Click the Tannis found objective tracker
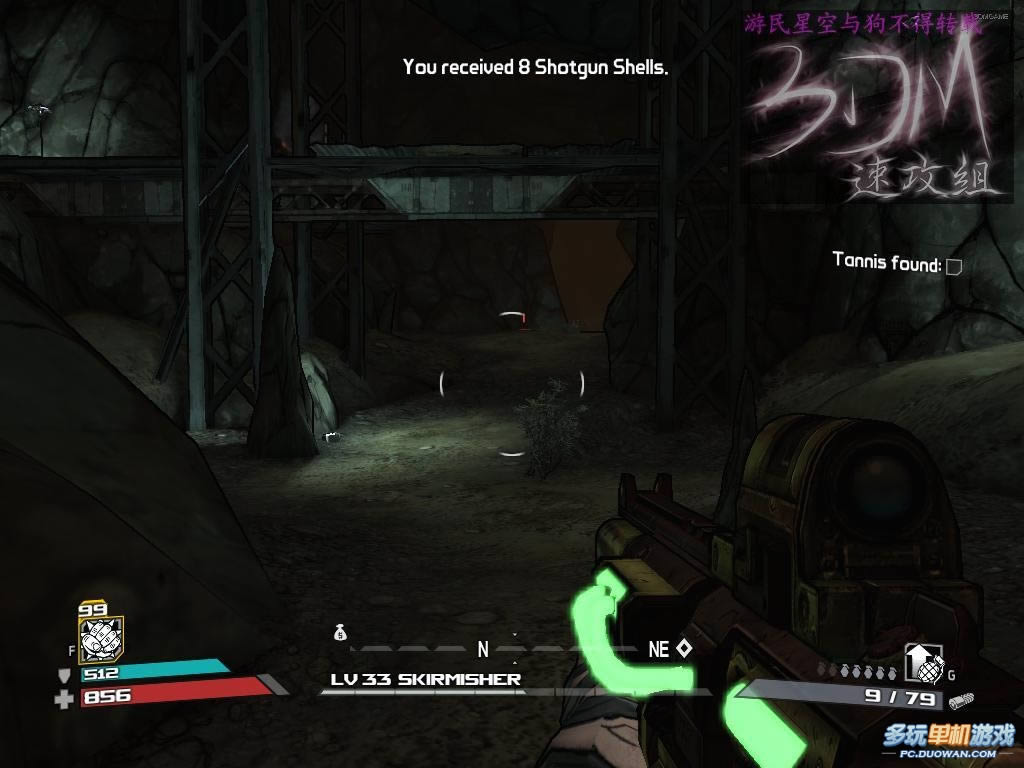This screenshot has height=768, width=1024. coord(897,264)
